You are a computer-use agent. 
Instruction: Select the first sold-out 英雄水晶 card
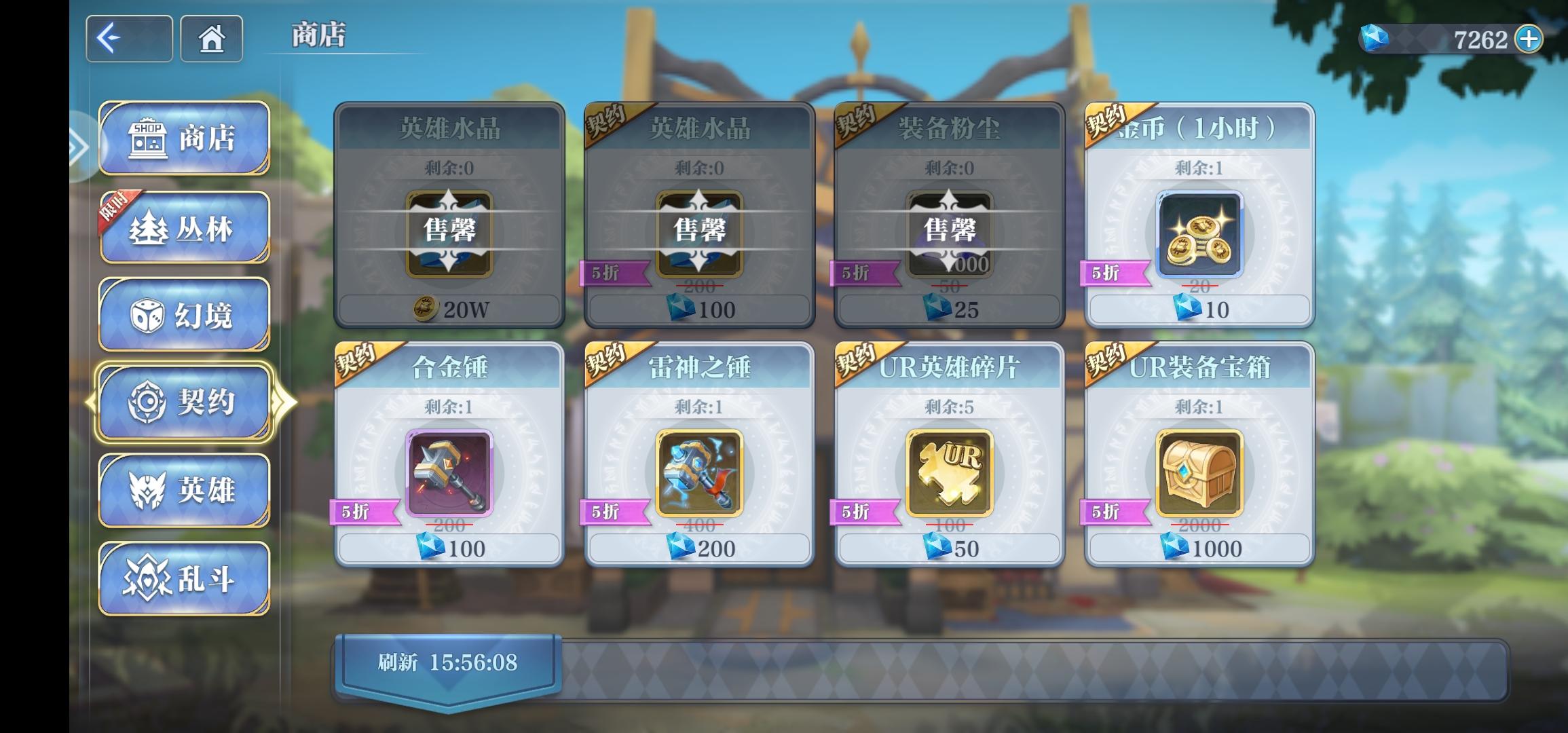(x=449, y=217)
